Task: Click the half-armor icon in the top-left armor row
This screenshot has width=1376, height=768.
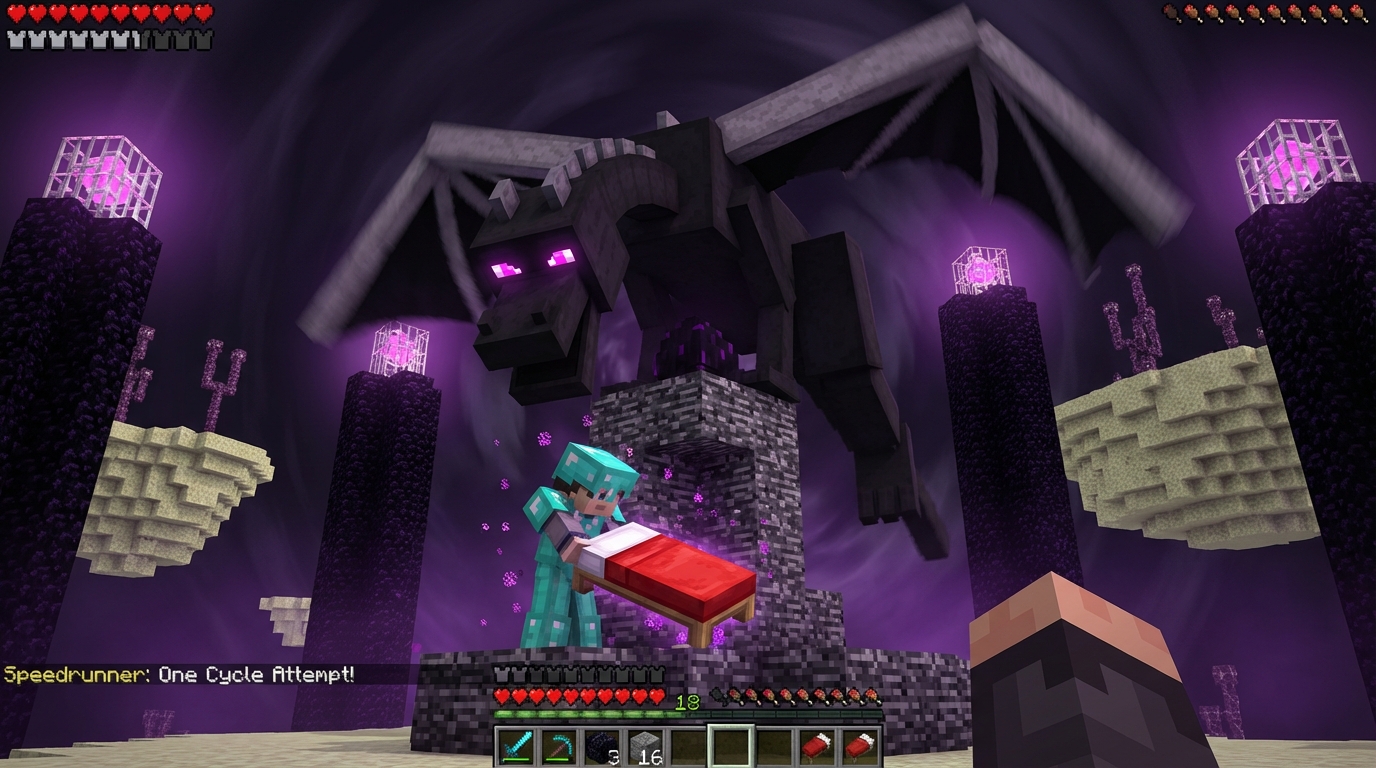Action: (x=134, y=38)
